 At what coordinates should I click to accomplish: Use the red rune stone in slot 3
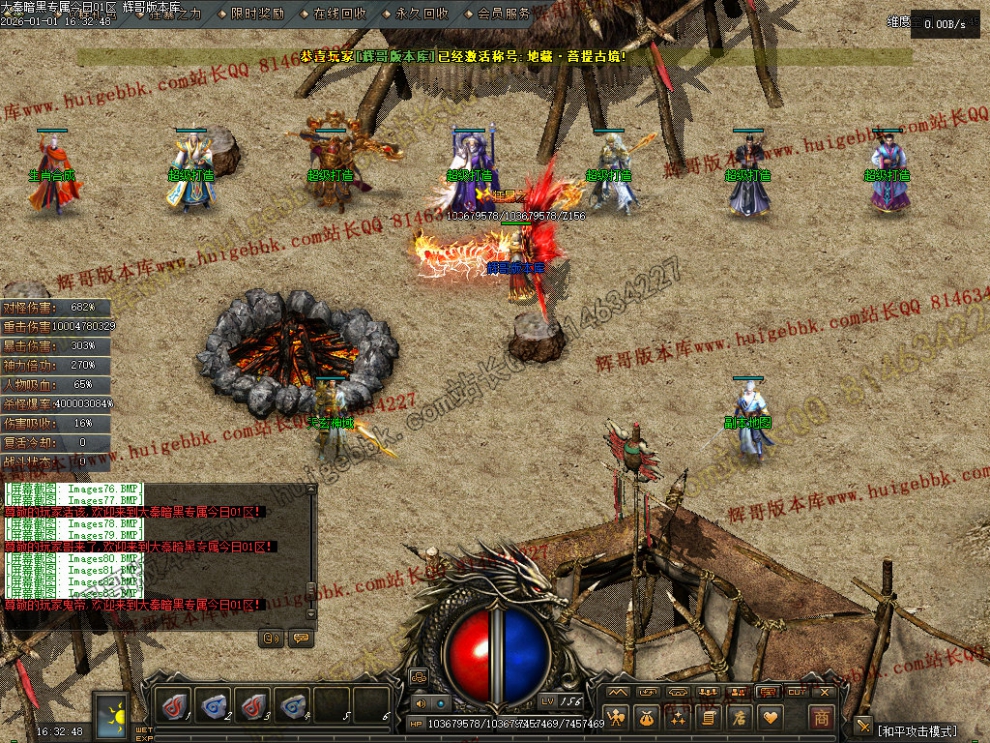click(x=253, y=705)
